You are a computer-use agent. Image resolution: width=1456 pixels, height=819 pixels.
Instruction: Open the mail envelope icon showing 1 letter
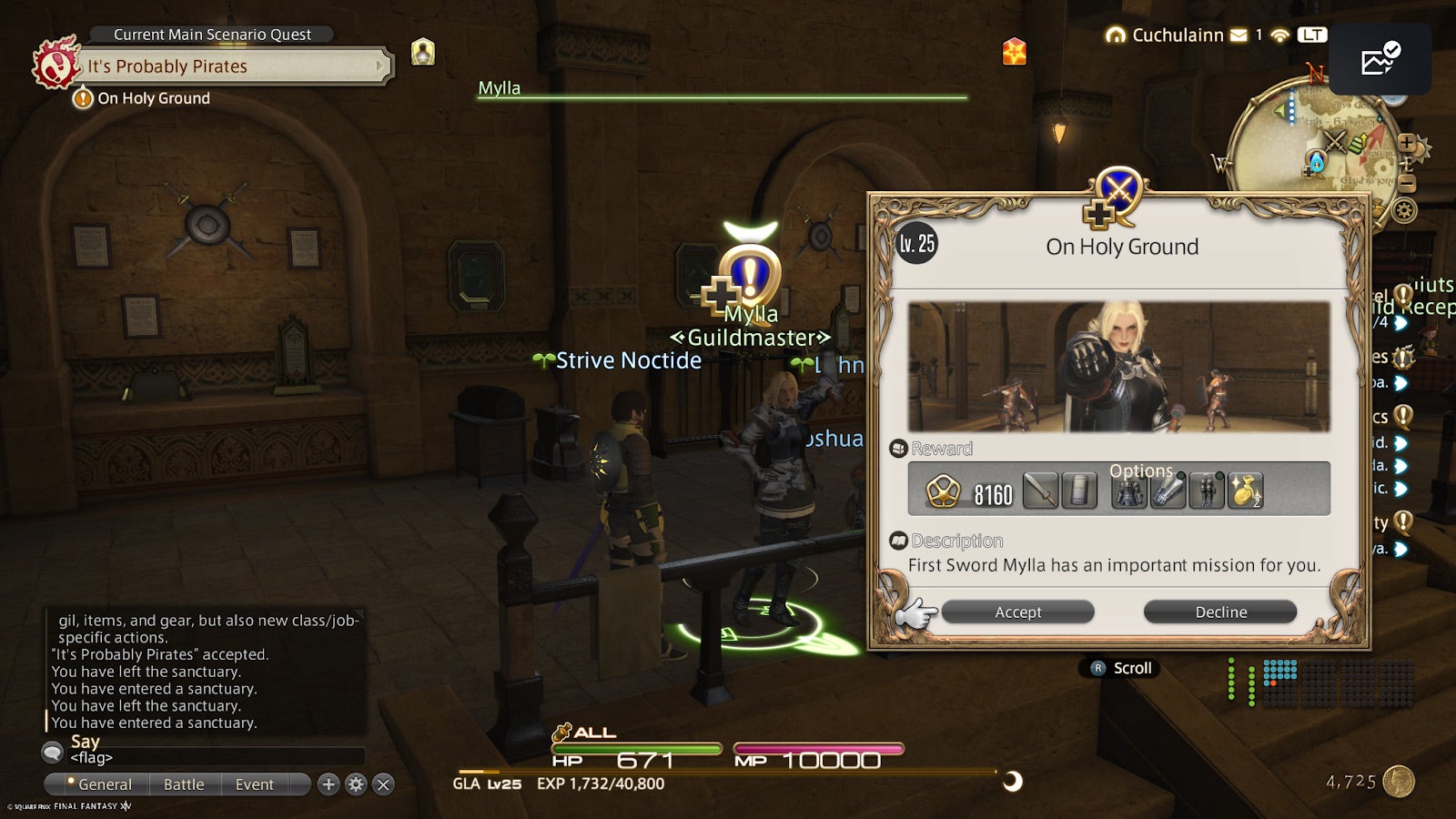pyautogui.click(x=1239, y=35)
